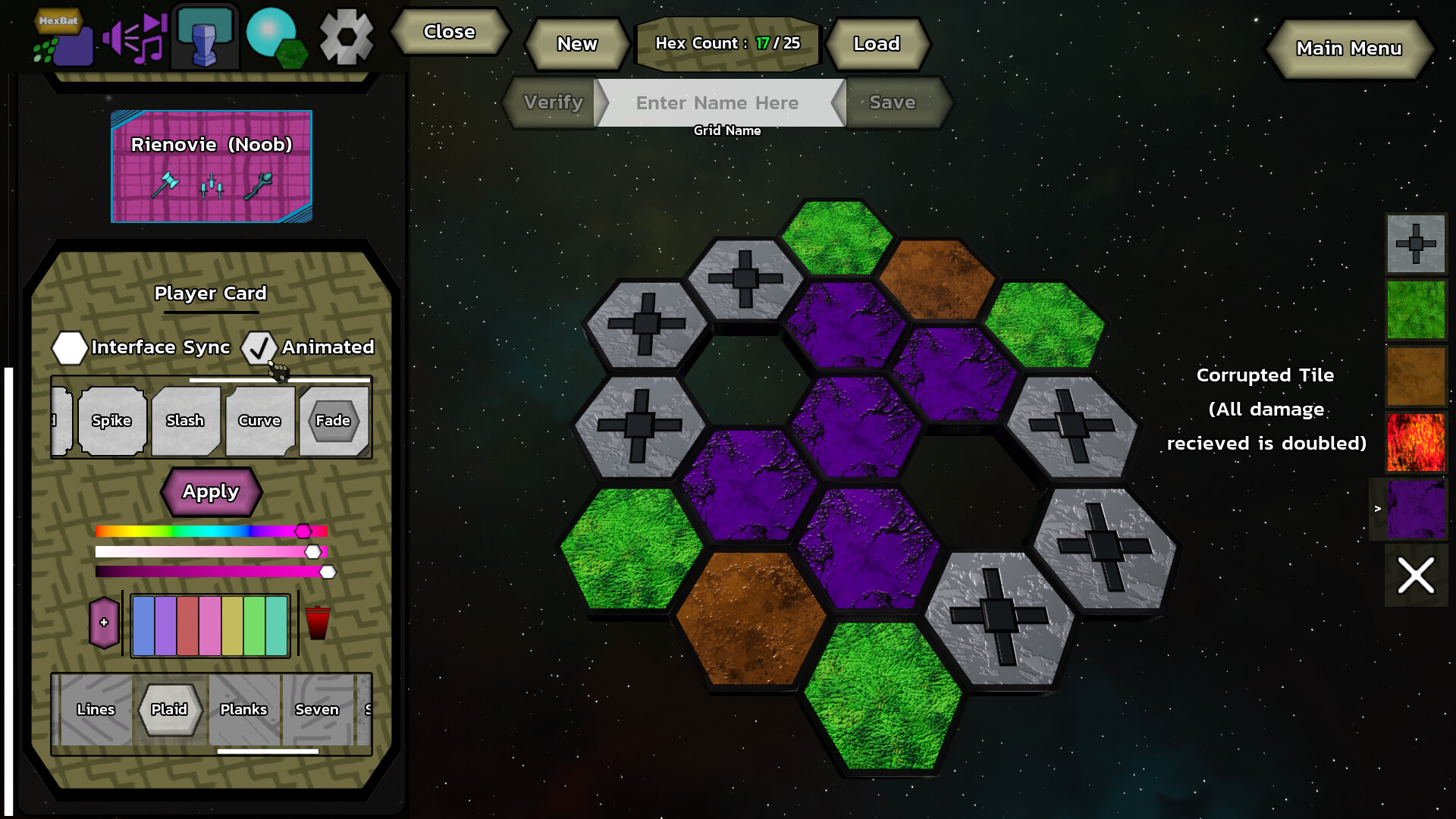This screenshot has height=819, width=1456.
Task: Select the Plaid pattern
Action: click(x=170, y=710)
